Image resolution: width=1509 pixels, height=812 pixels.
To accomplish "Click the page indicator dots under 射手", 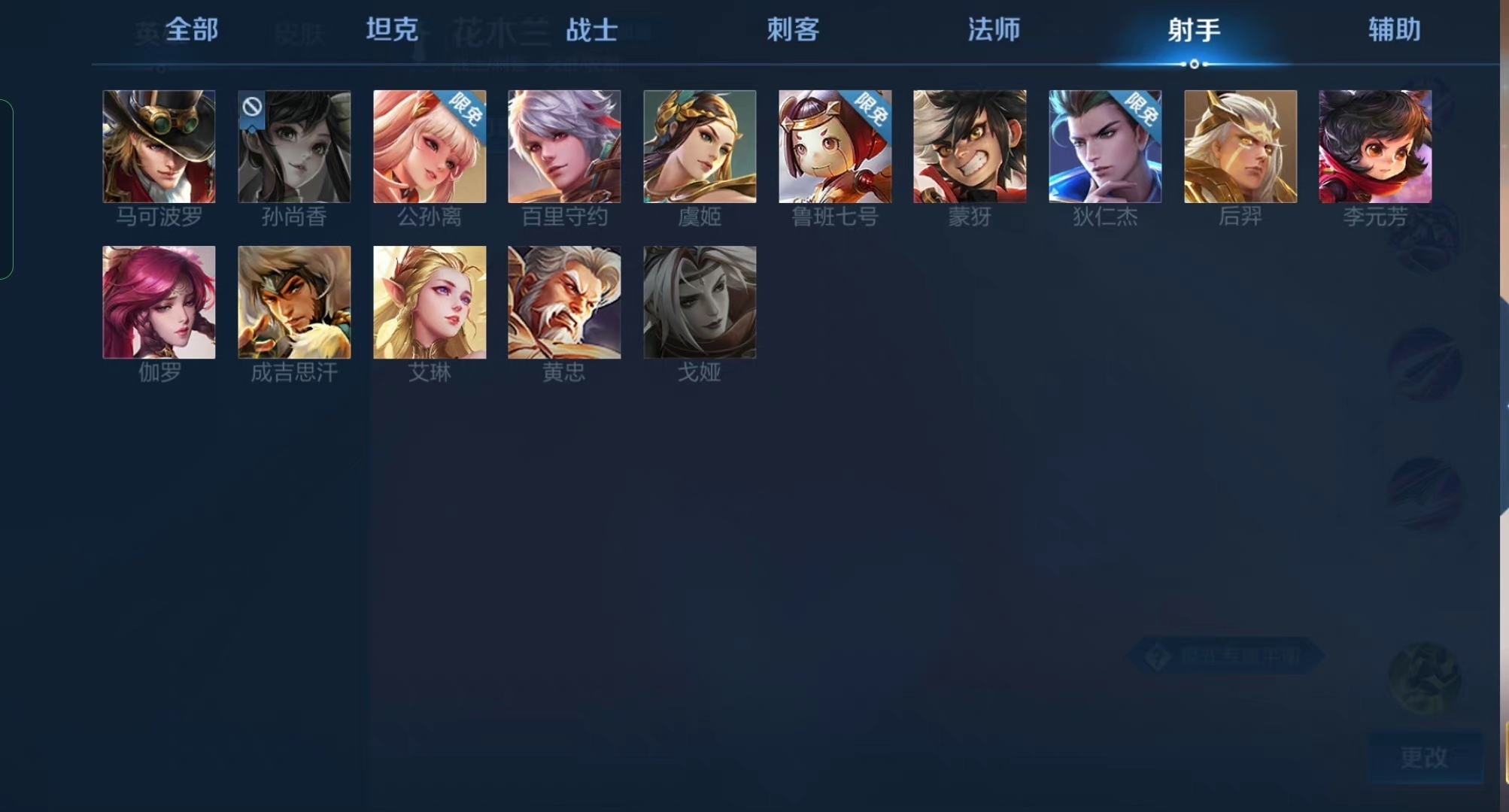I will coord(1193,65).
